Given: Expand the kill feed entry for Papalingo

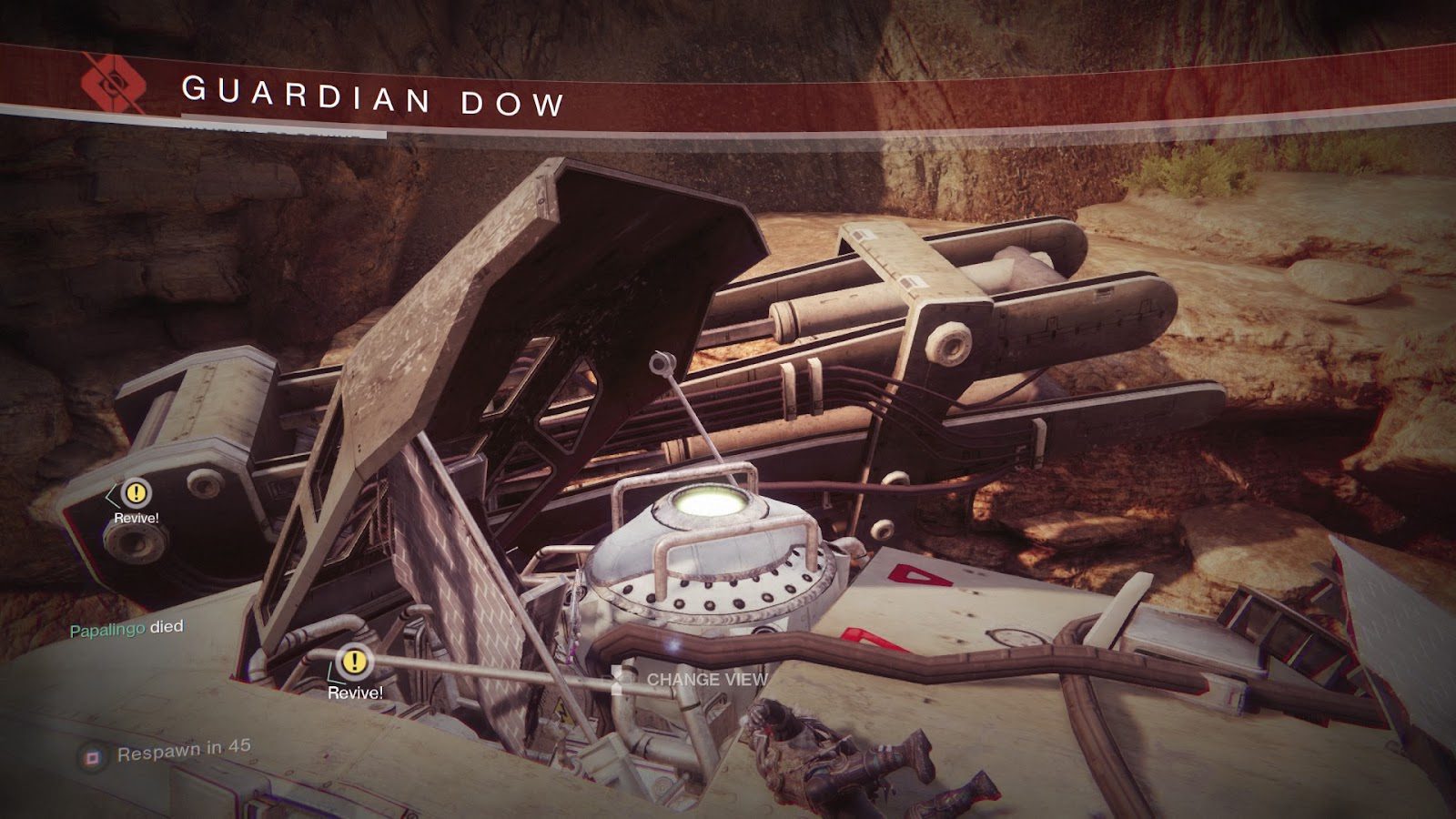Looking at the screenshot, I should [127, 626].
